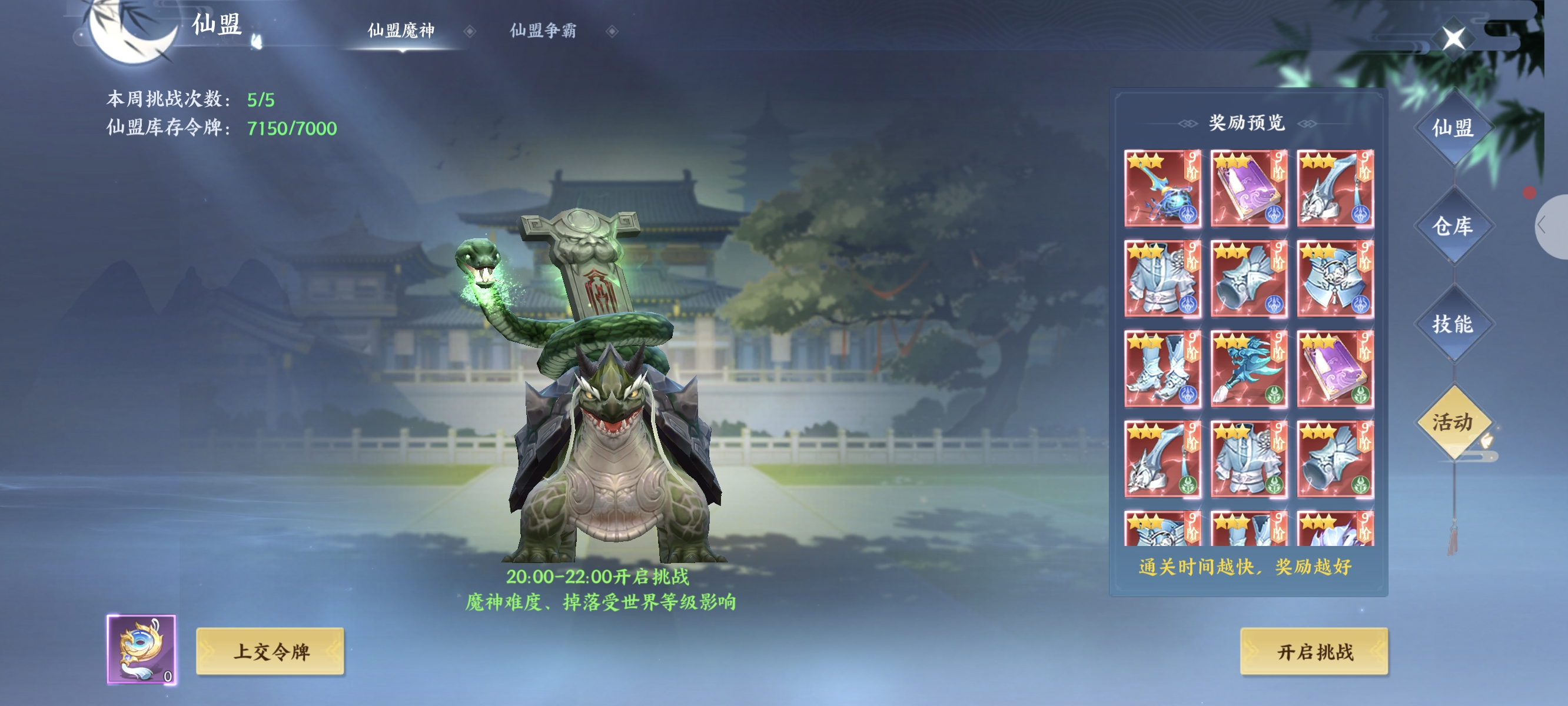View the belt ornament reward
This screenshot has height=706, width=1568.
coord(1335,279)
